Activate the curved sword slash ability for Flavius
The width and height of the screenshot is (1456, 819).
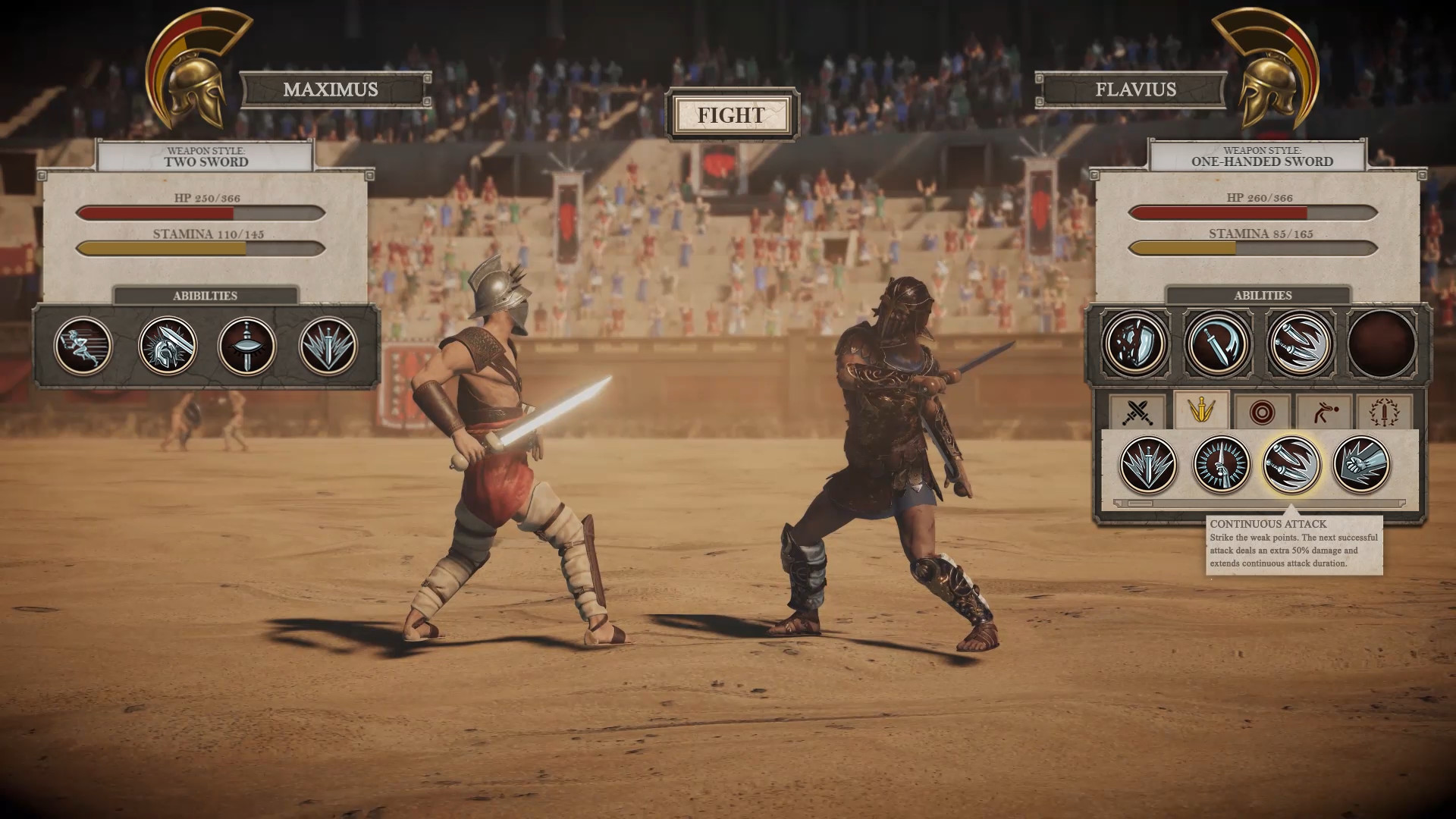1219,344
